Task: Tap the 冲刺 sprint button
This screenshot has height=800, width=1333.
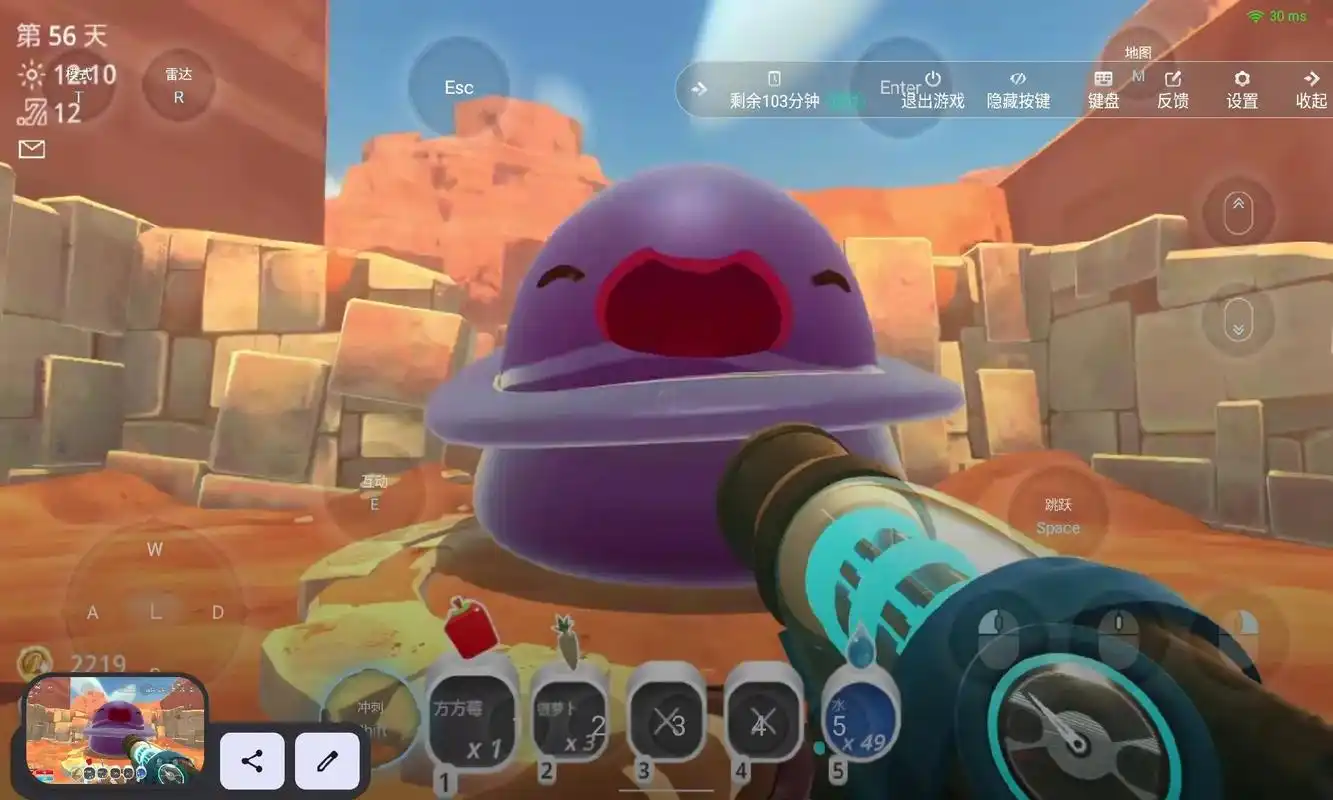Action: pyautogui.click(x=371, y=717)
